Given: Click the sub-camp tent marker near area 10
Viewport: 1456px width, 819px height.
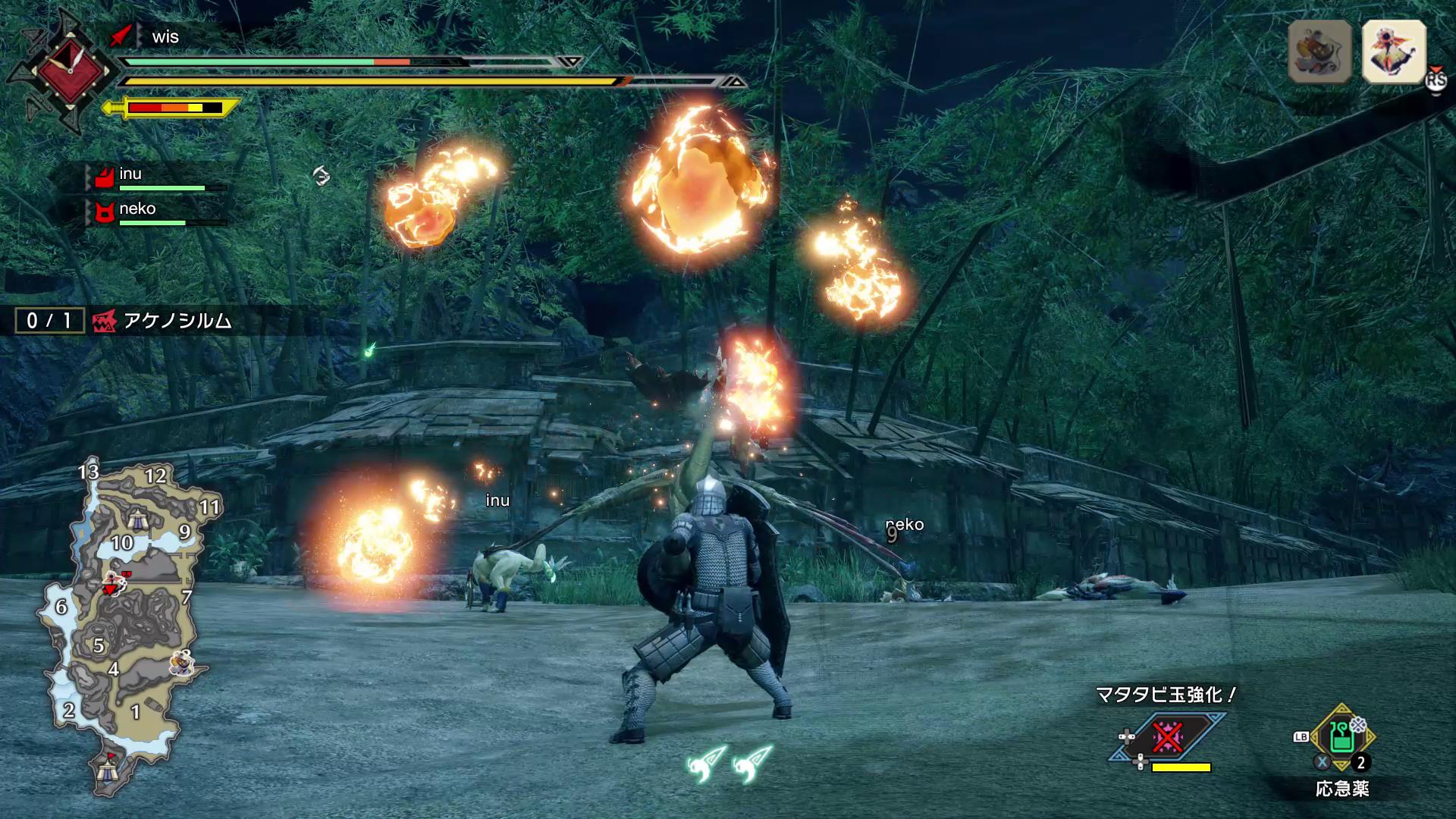Looking at the screenshot, I should coord(138,519).
